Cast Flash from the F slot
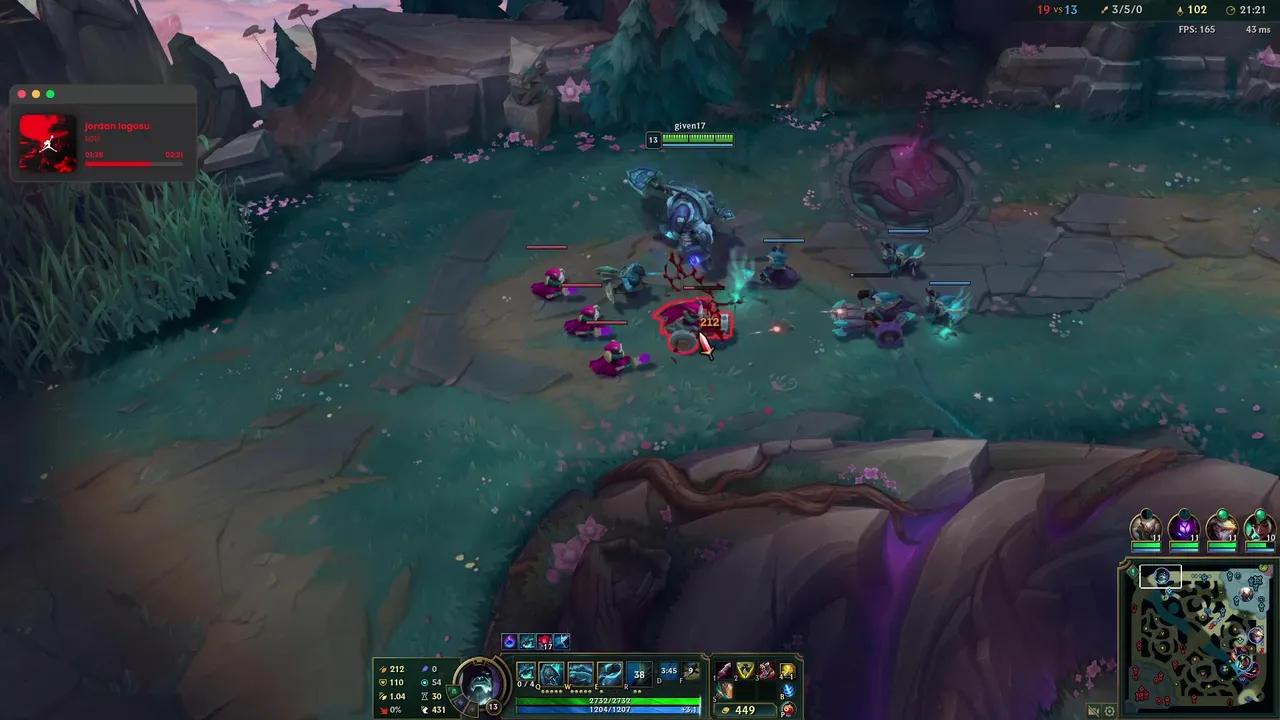The image size is (1280, 720). click(692, 671)
